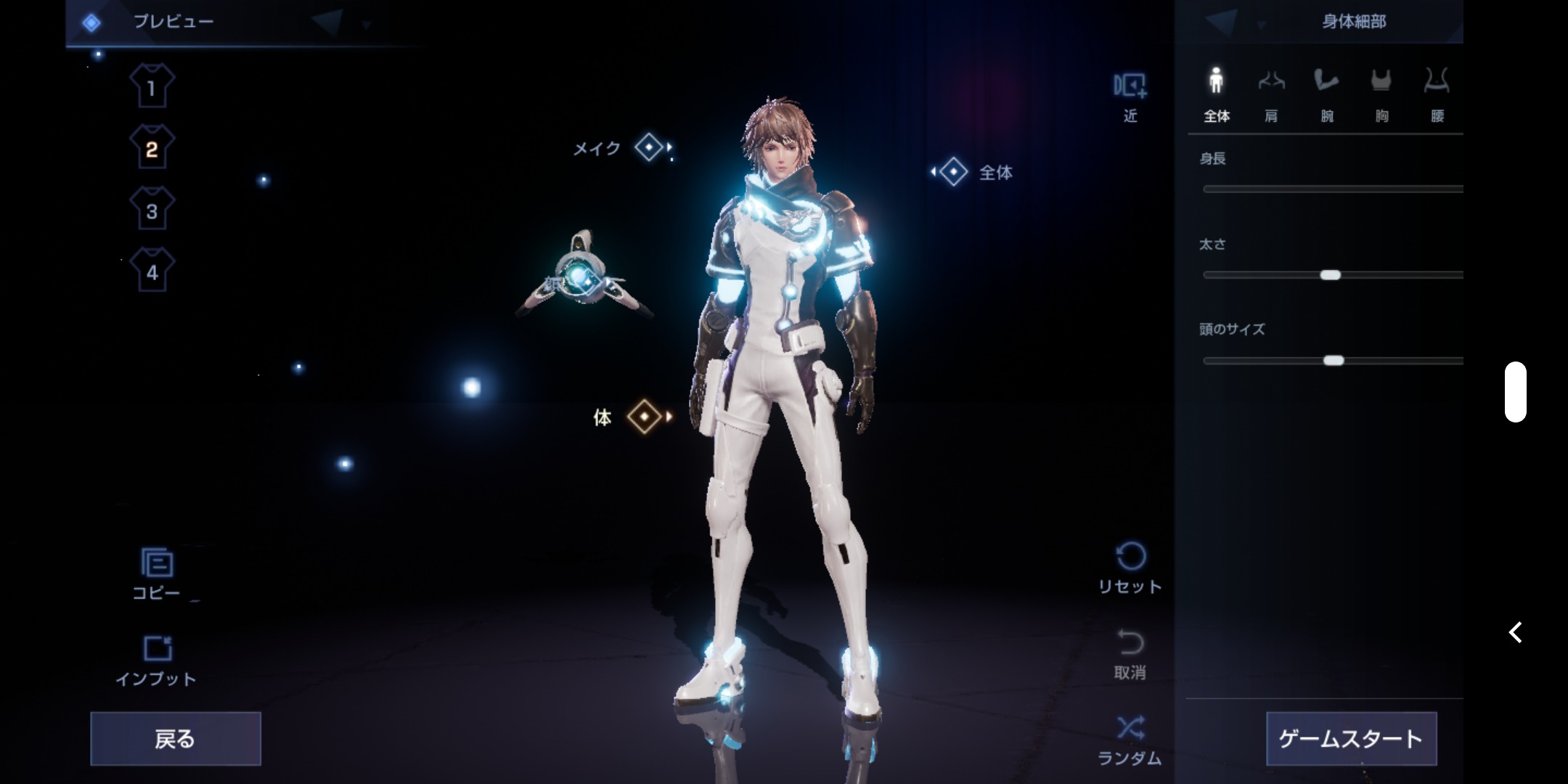Screen dimensions: 1568x784
Task: Select outfit preview number 1
Action: pos(152,87)
